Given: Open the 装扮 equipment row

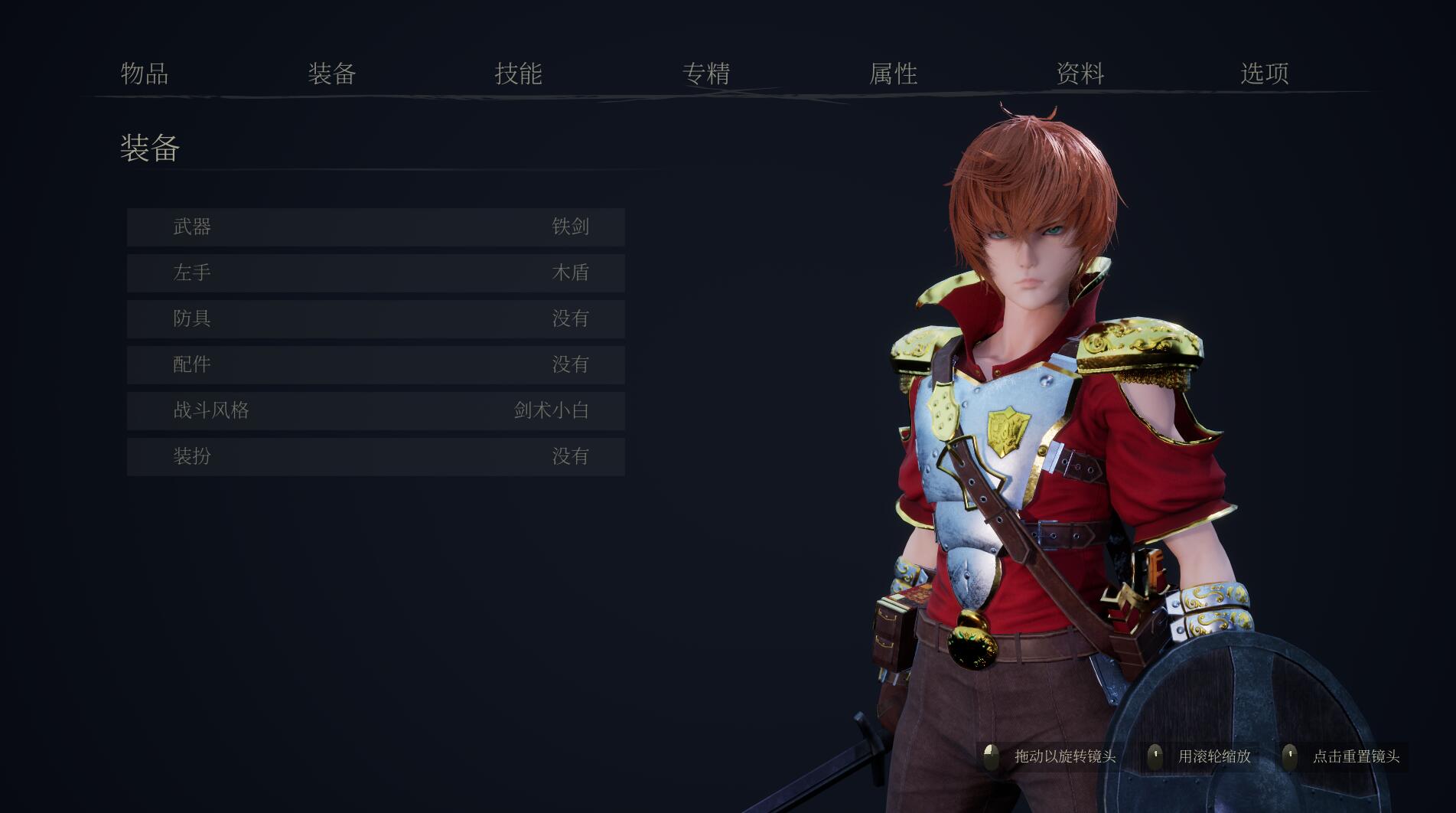Looking at the screenshot, I should pyautogui.click(x=376, y=457).
